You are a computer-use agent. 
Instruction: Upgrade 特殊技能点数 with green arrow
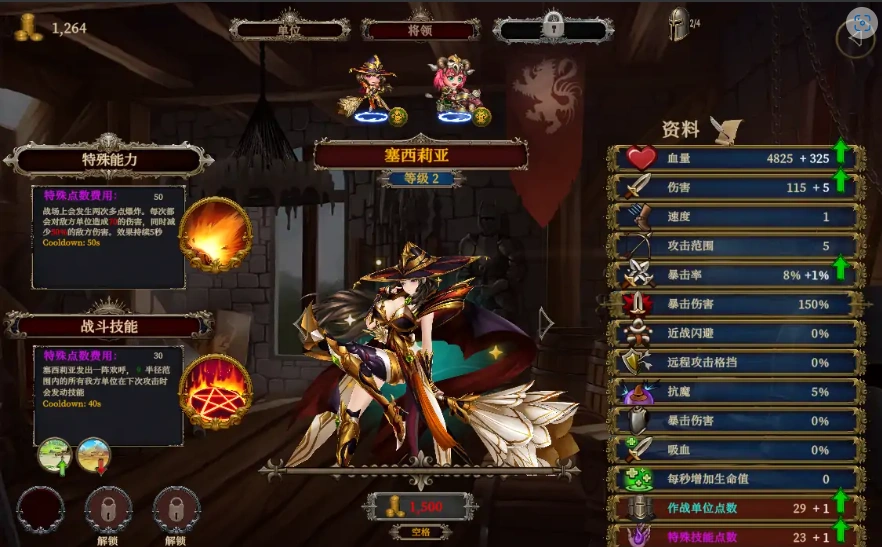(x=840, y=533)
